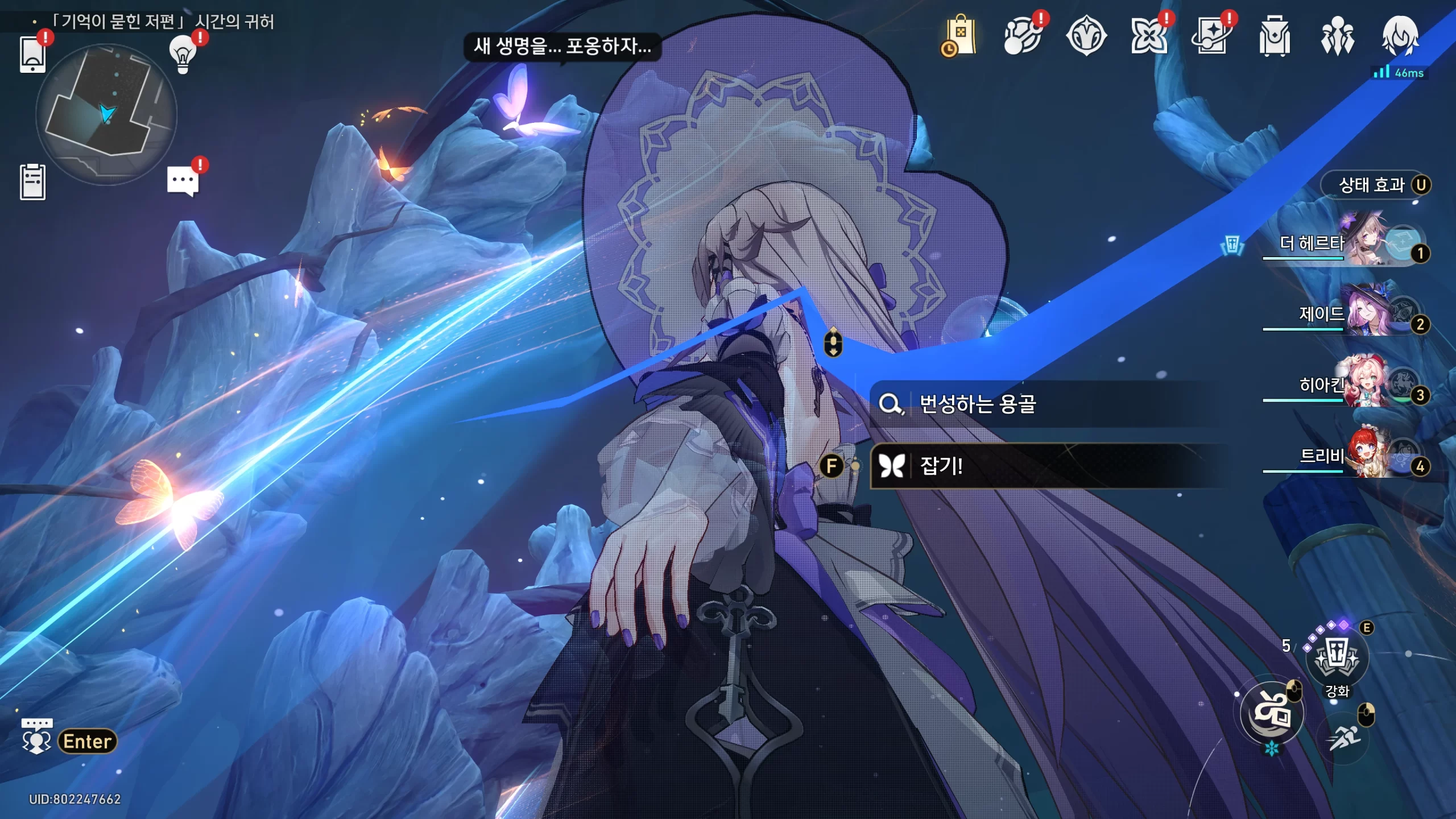The height and width of the screenshot is (819, 1456).
Task: Open the mission clipboard icon
Action: coord(32,182)
